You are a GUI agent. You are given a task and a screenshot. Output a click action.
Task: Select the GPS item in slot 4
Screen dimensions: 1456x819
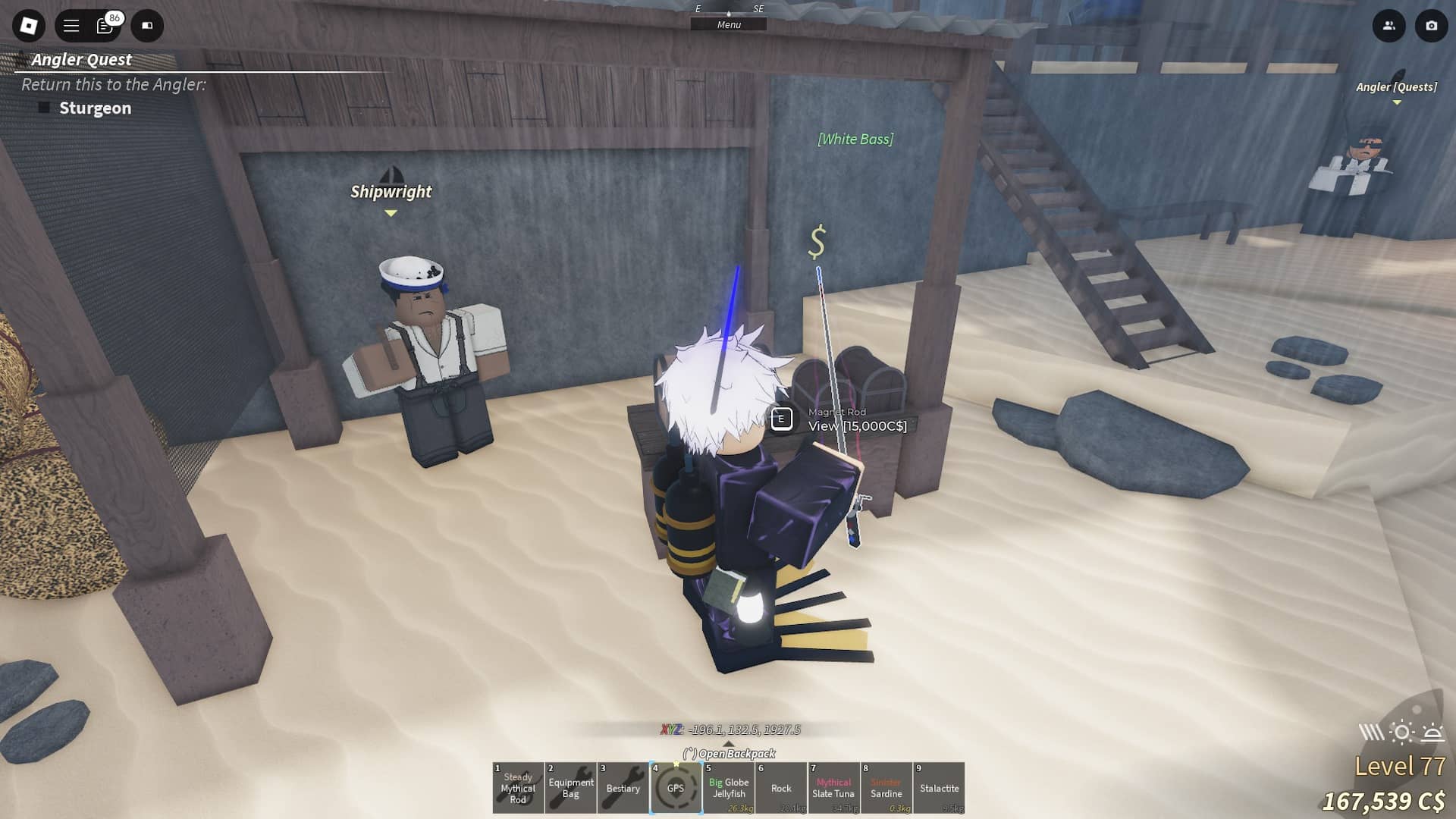(676, 788)
